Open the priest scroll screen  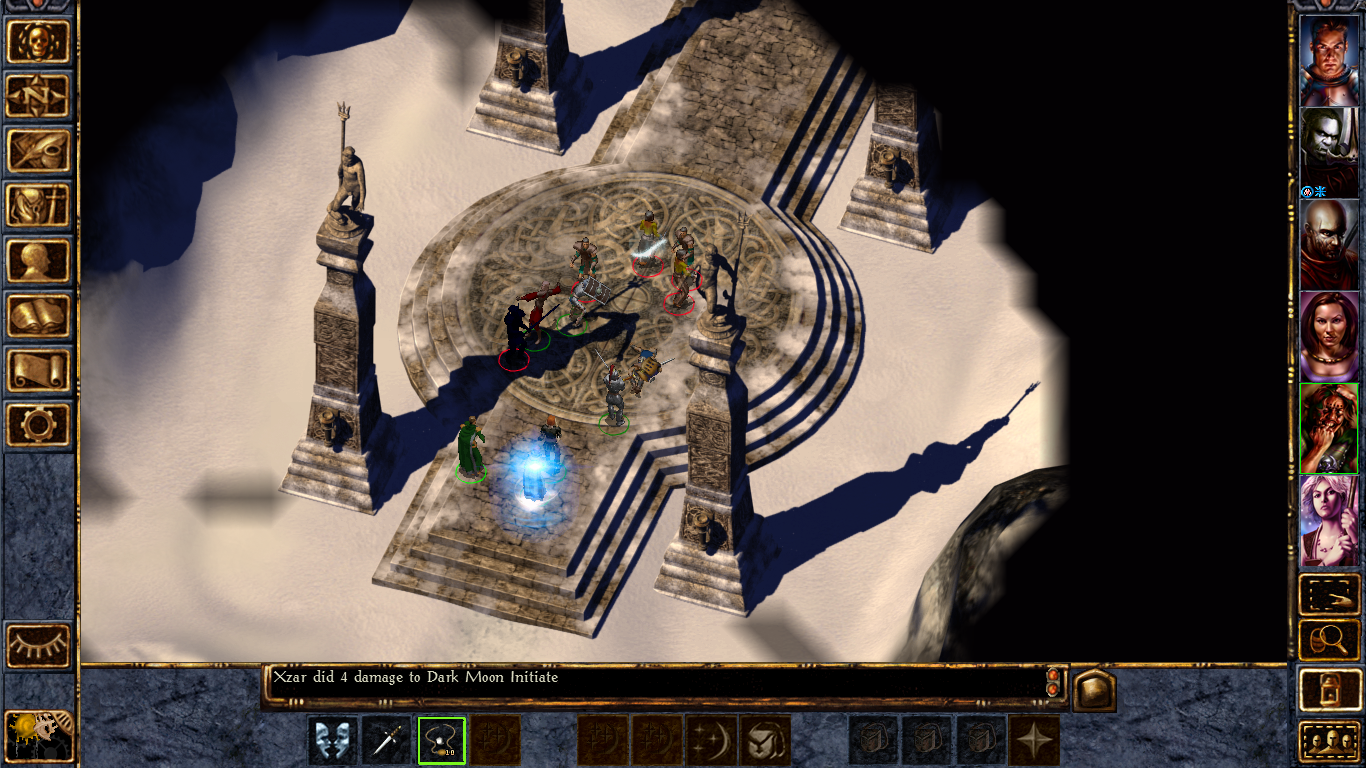39,370
